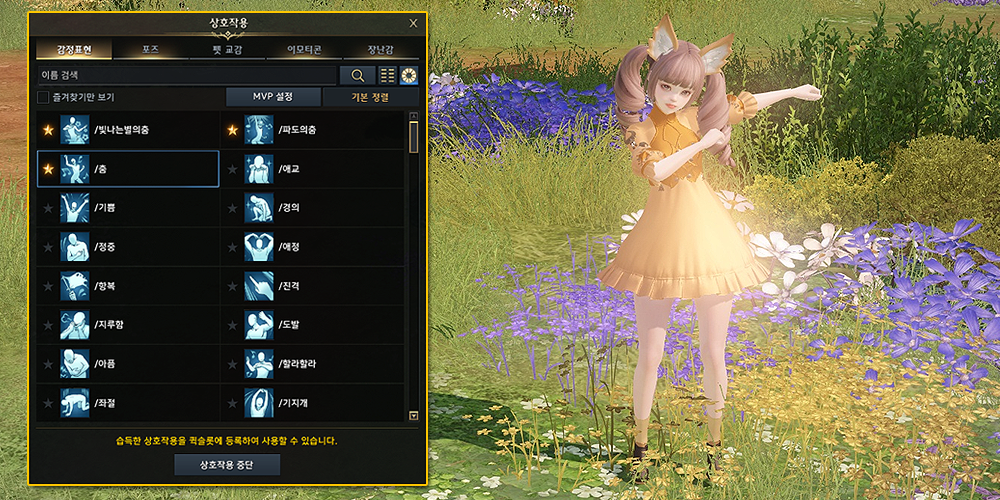The image size is (1000, 500).
Task: Close the 상호작용 window
Action: (414, 23)
